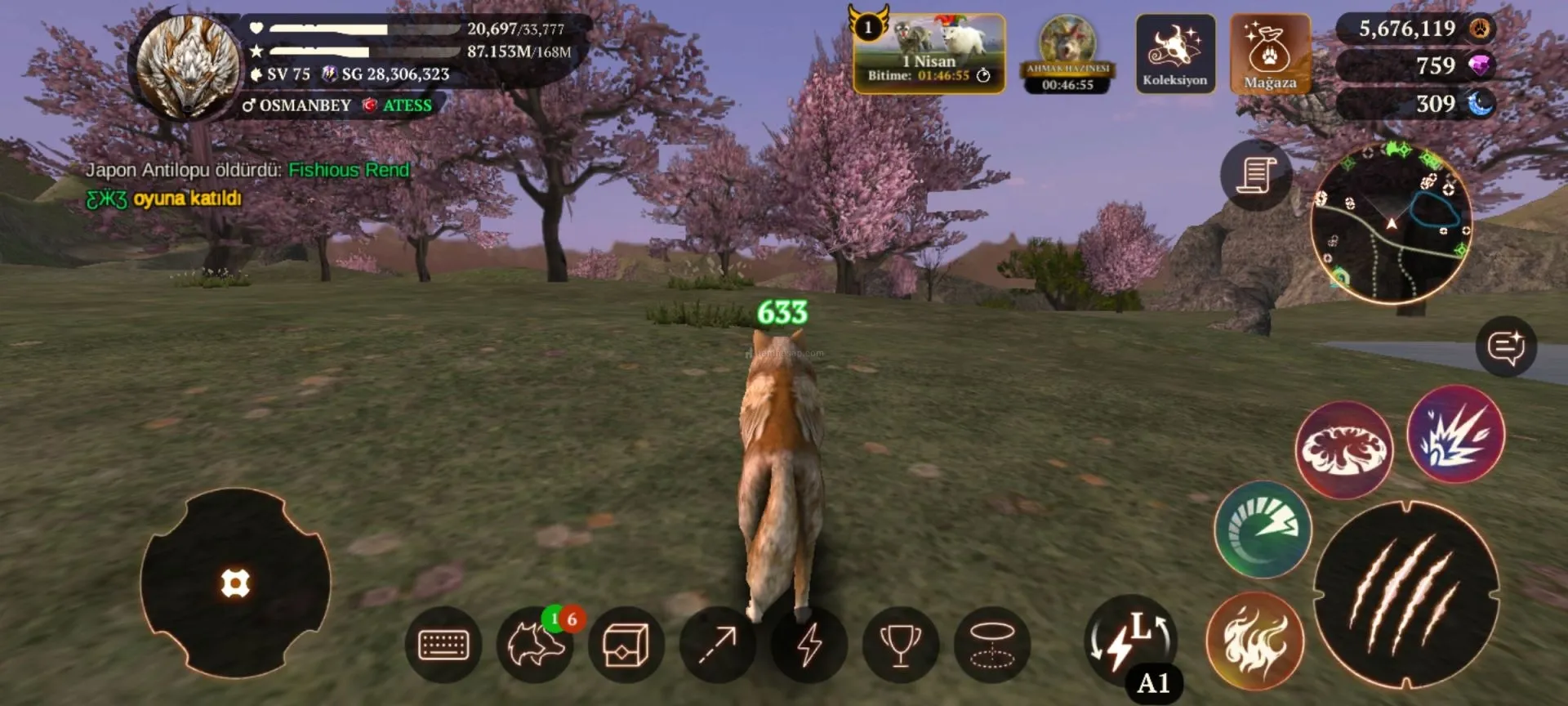The width and height of the screenshot is (1568, 706).
Task: Tap the gold coin currency counter
Action: coord(1416,29)
